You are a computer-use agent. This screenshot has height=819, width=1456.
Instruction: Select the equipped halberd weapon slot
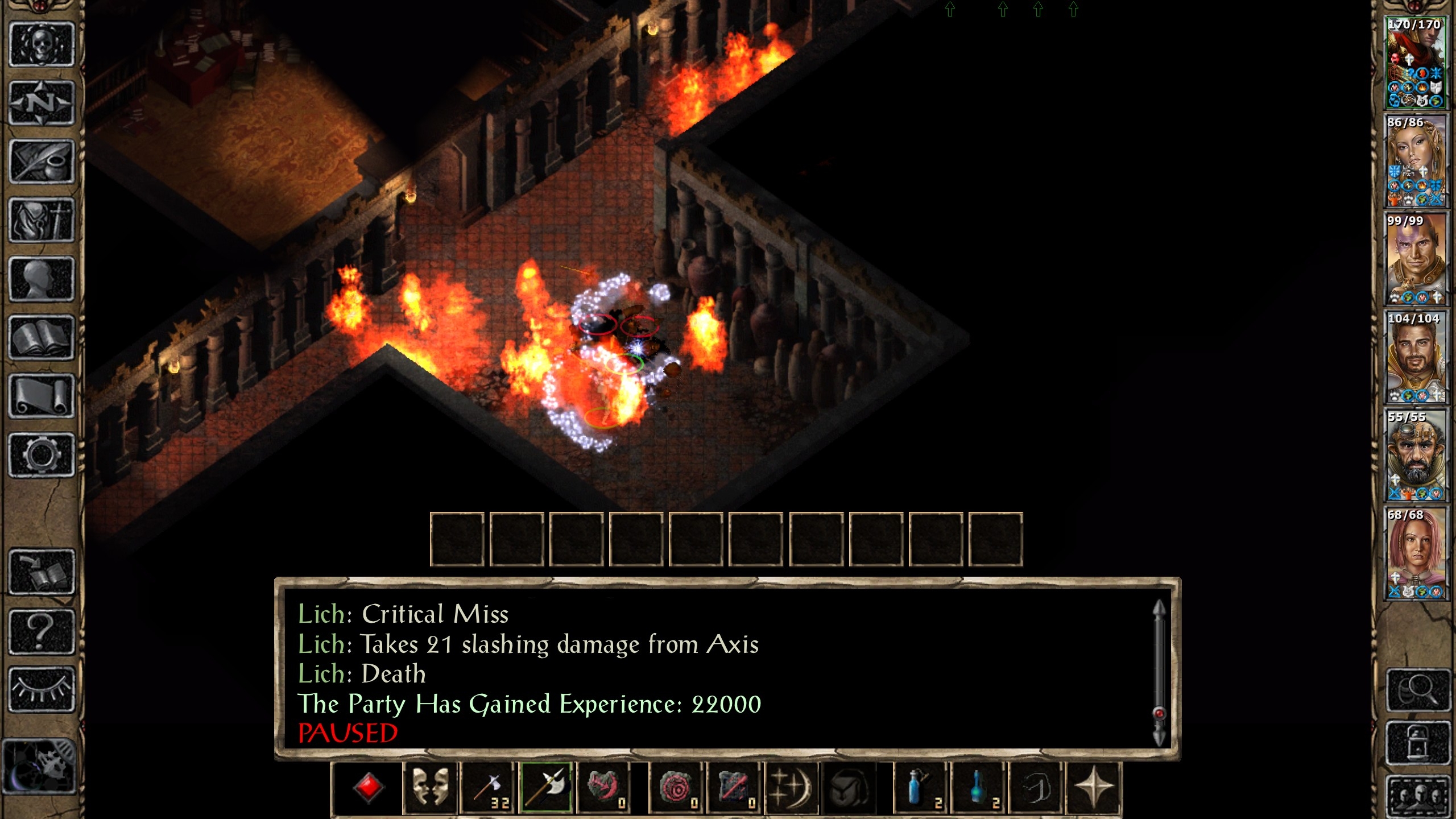pos(547,788)
